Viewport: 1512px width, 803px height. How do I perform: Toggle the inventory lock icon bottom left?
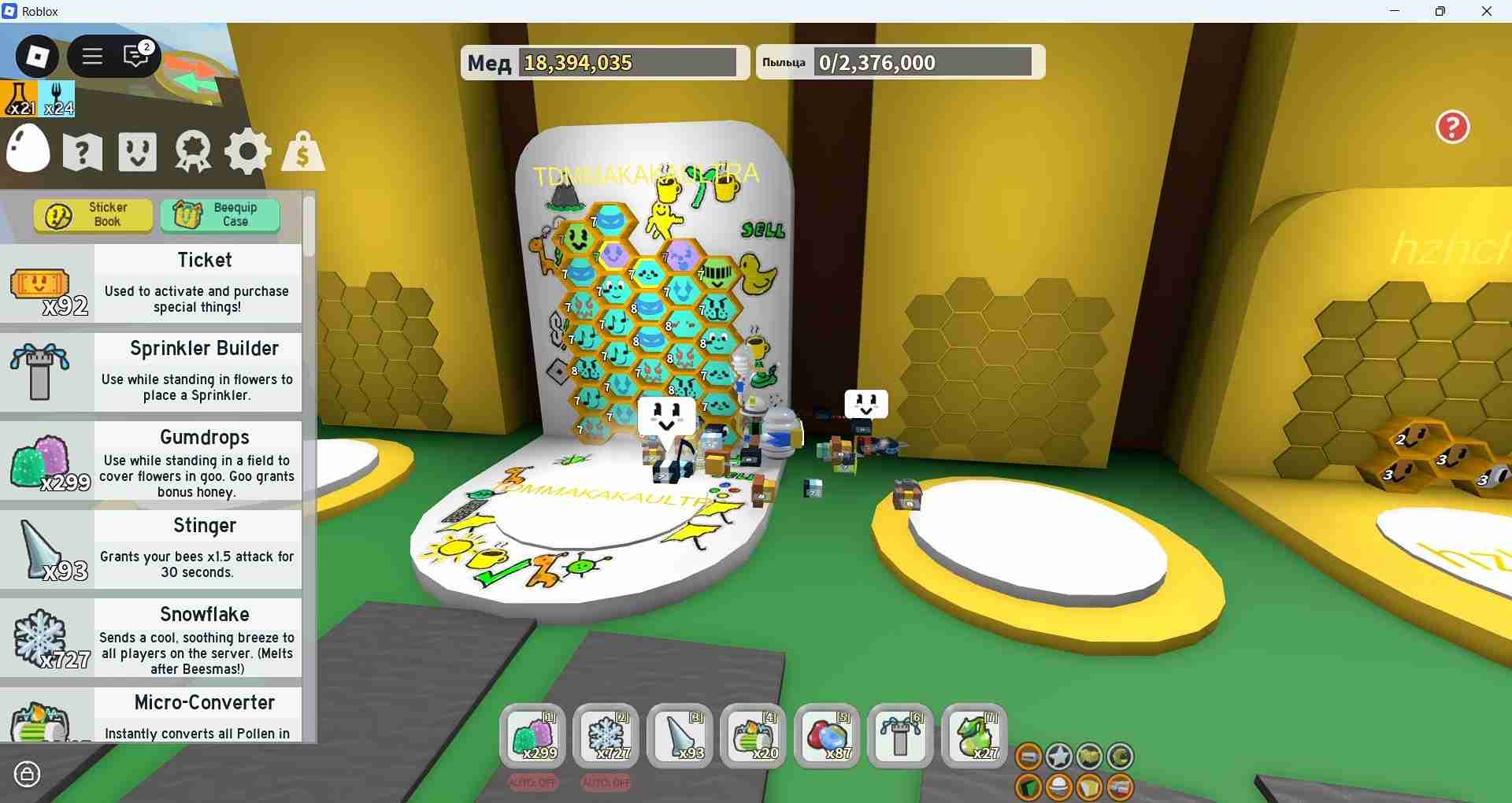coord(28,775)
